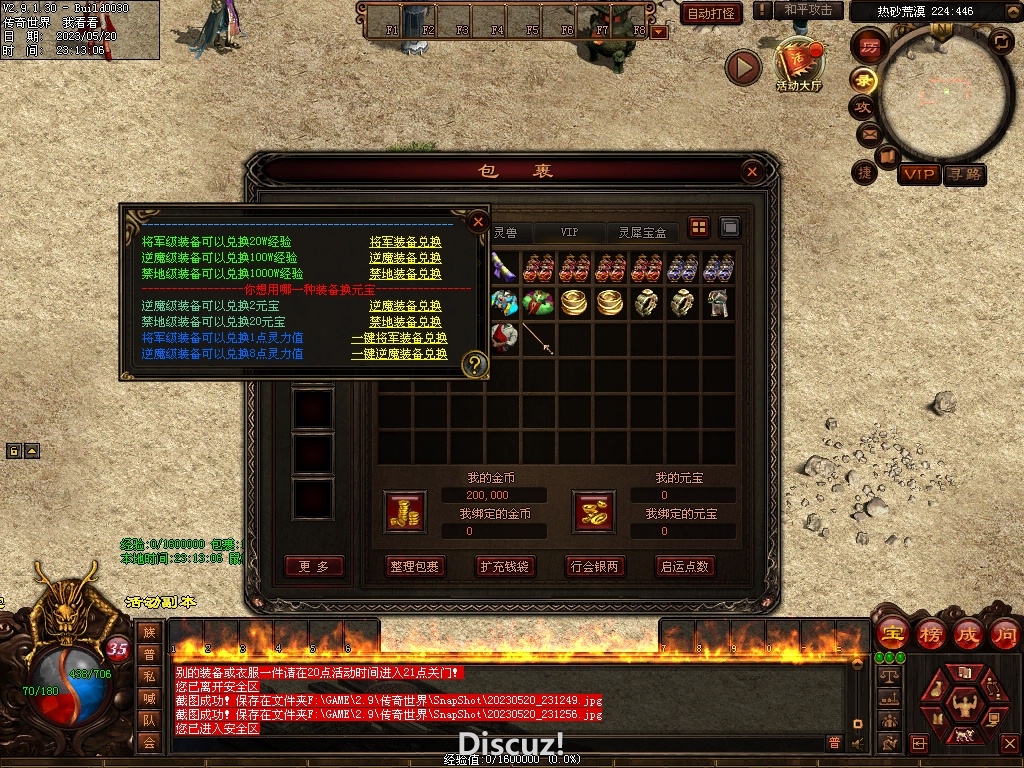Open the 行会银两 guild funds button
This screenshot has height=768, width=1024.
[x=594, y=566]
